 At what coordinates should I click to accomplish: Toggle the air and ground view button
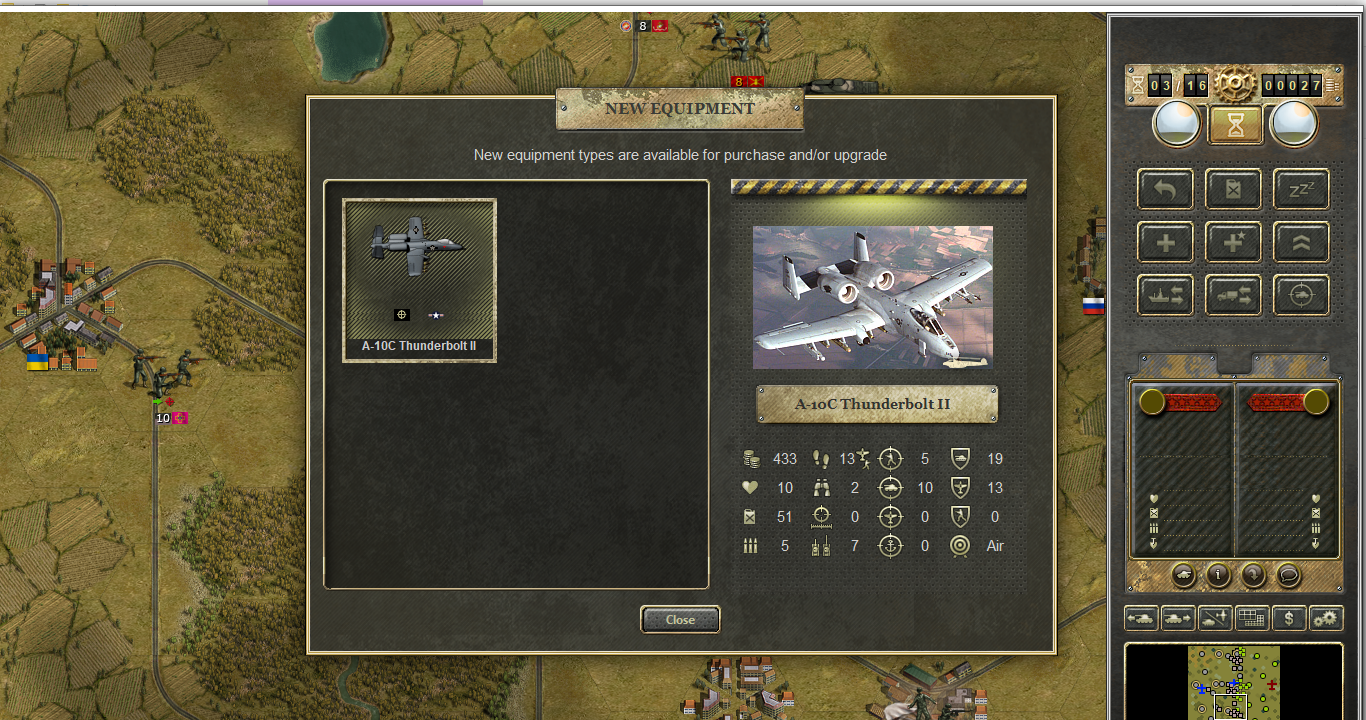point(1215,618)
